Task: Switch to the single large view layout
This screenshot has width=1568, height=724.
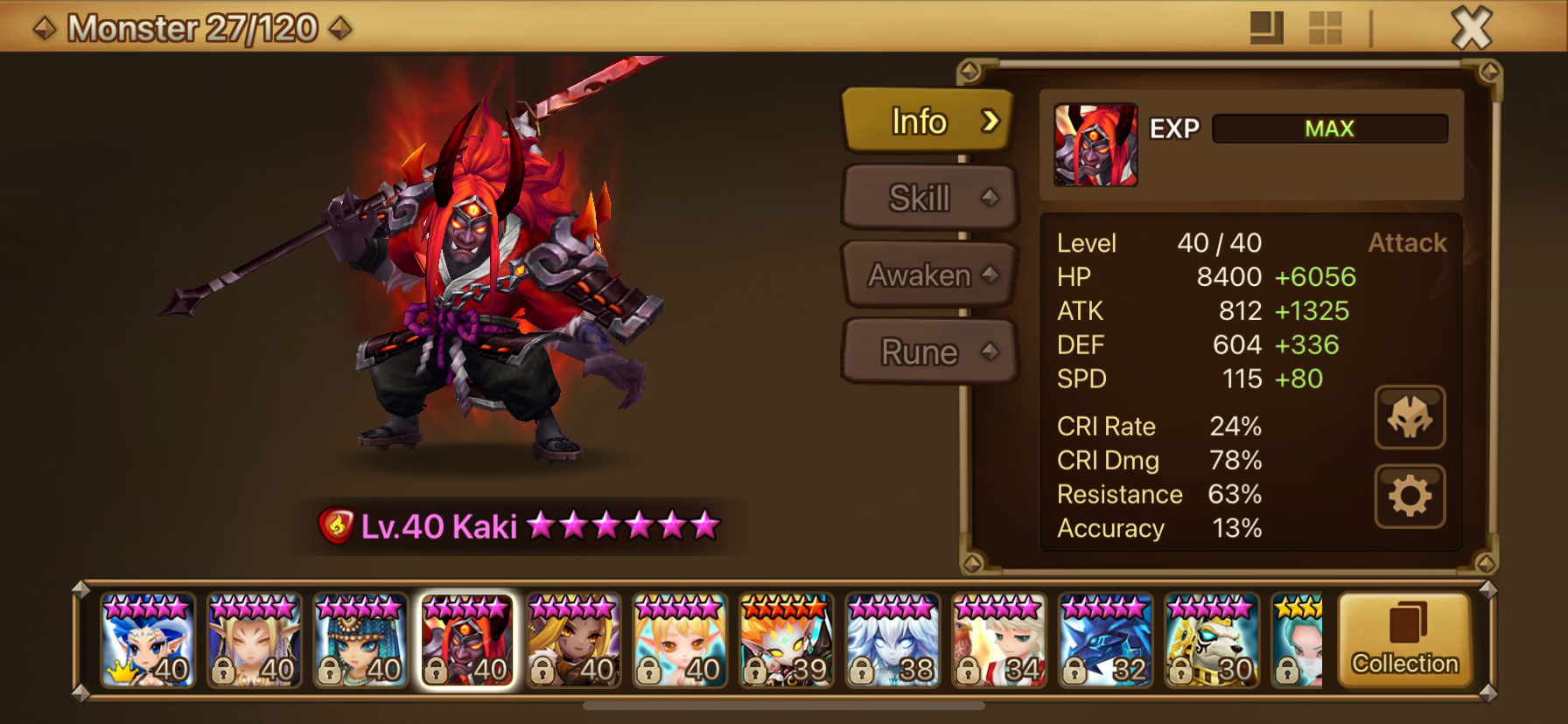Action: 1266,28
